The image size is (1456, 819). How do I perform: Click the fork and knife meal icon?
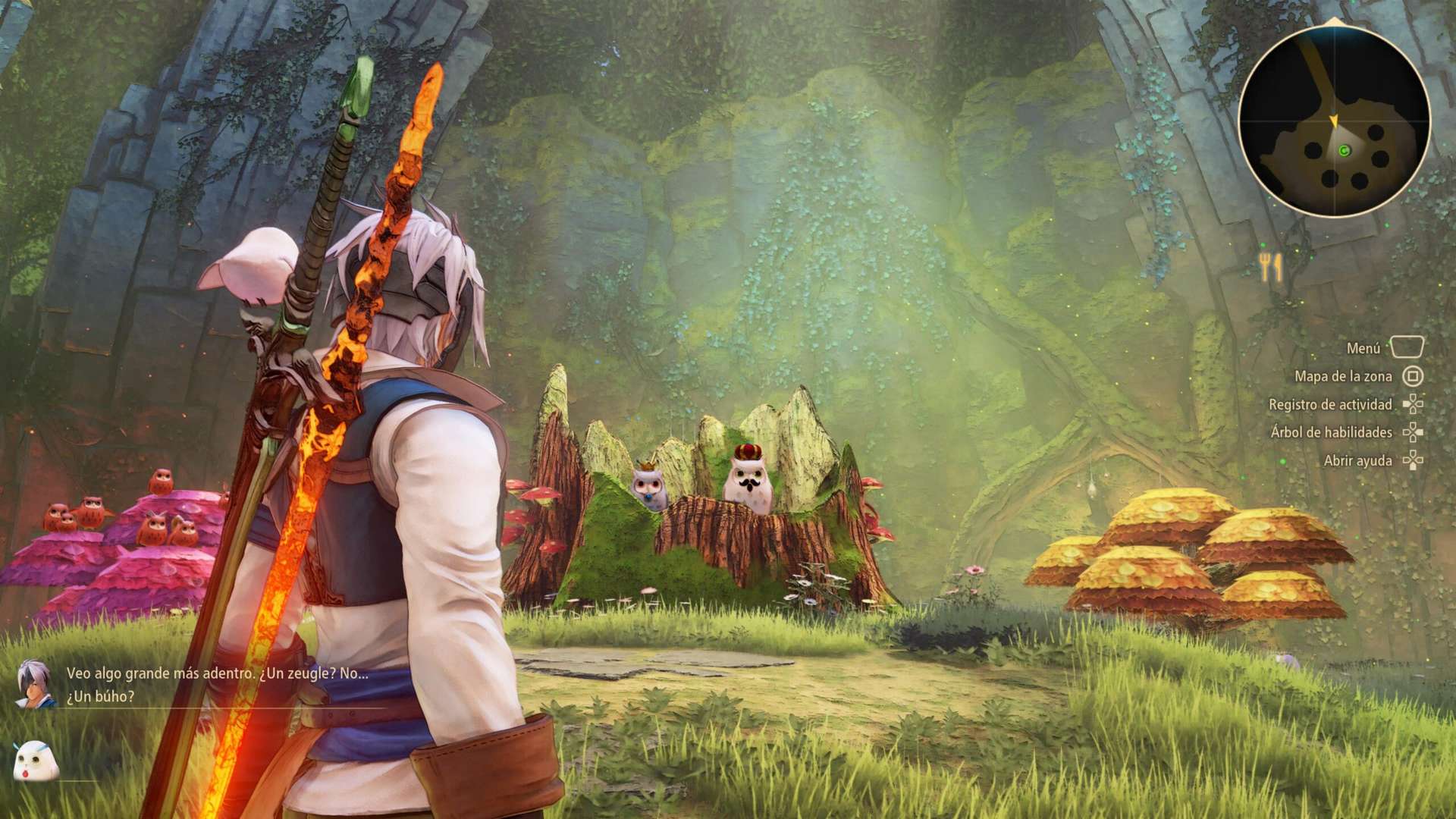(x=1271, y=267)
